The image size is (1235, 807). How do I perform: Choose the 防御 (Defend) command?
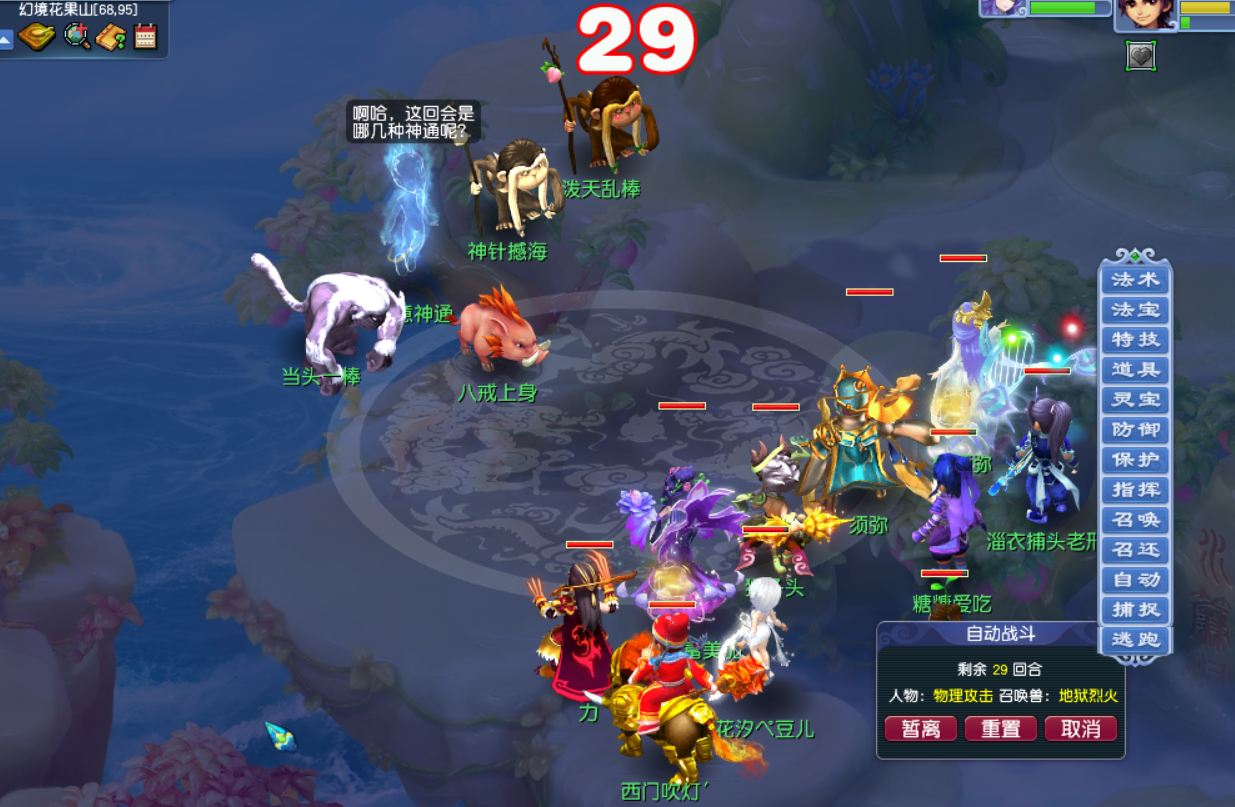[x=1135, y=430]
